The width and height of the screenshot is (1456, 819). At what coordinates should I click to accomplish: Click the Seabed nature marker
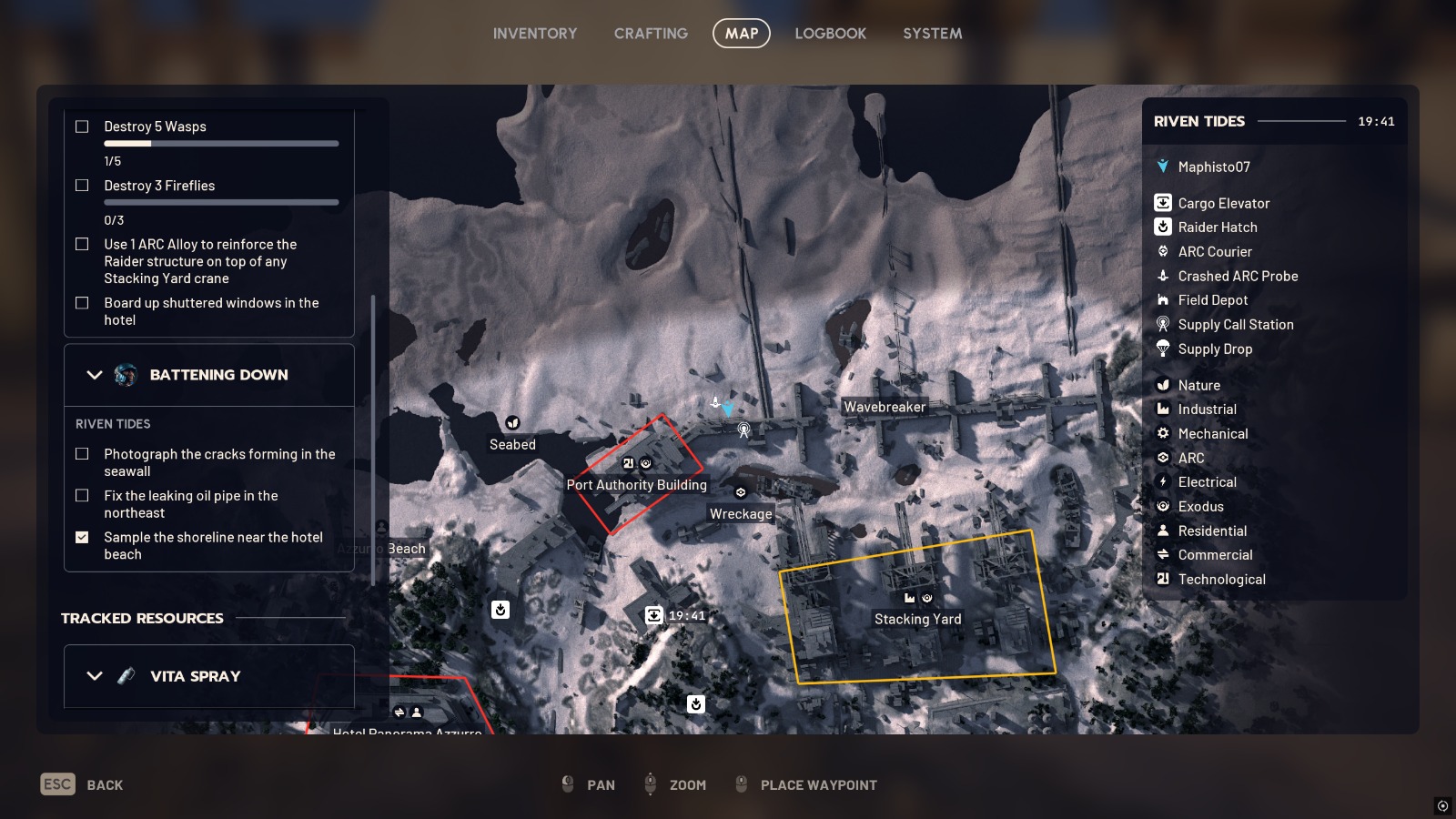[x=512, y=423]
